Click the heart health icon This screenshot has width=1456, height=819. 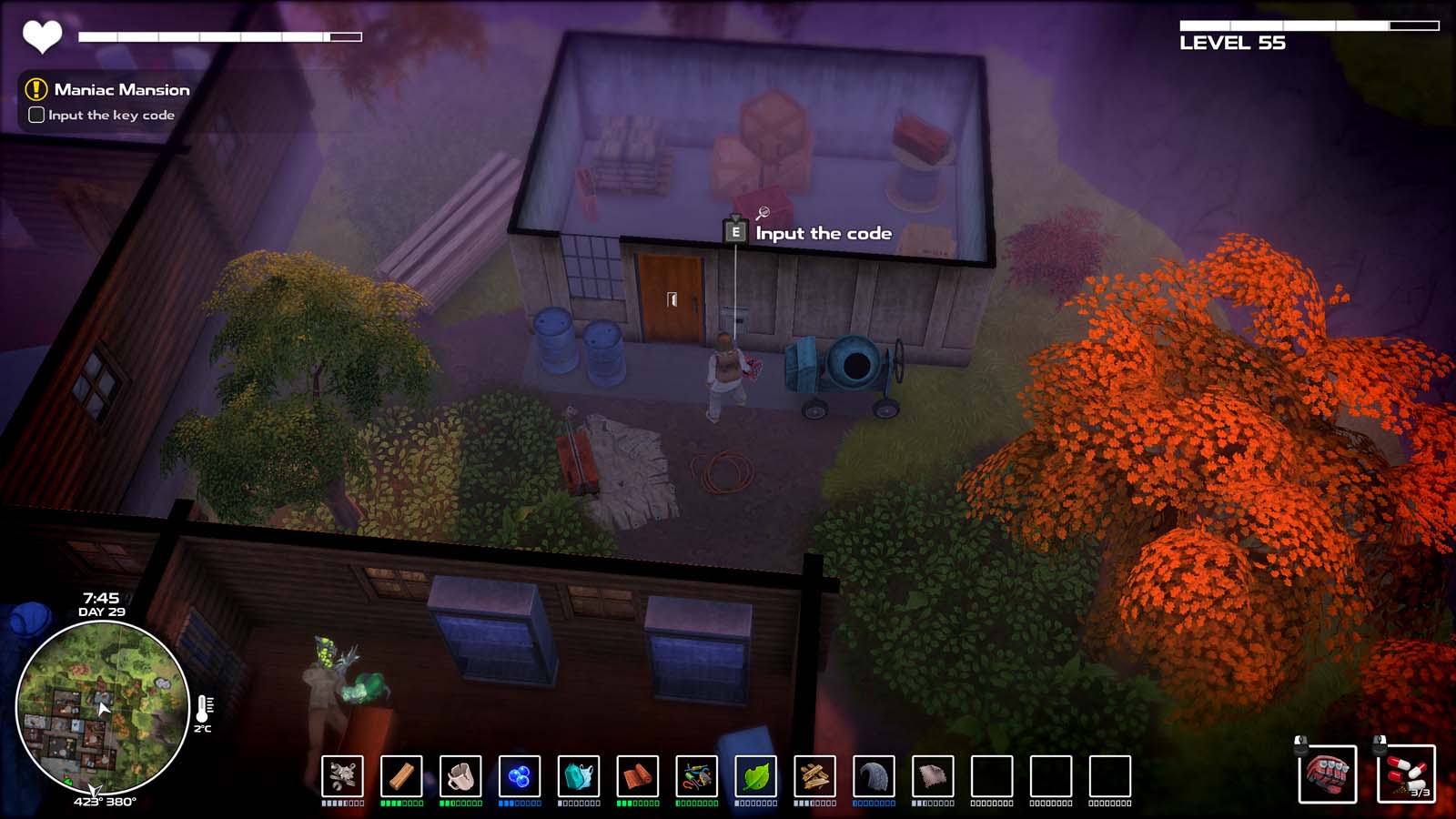tap(41, 38)
